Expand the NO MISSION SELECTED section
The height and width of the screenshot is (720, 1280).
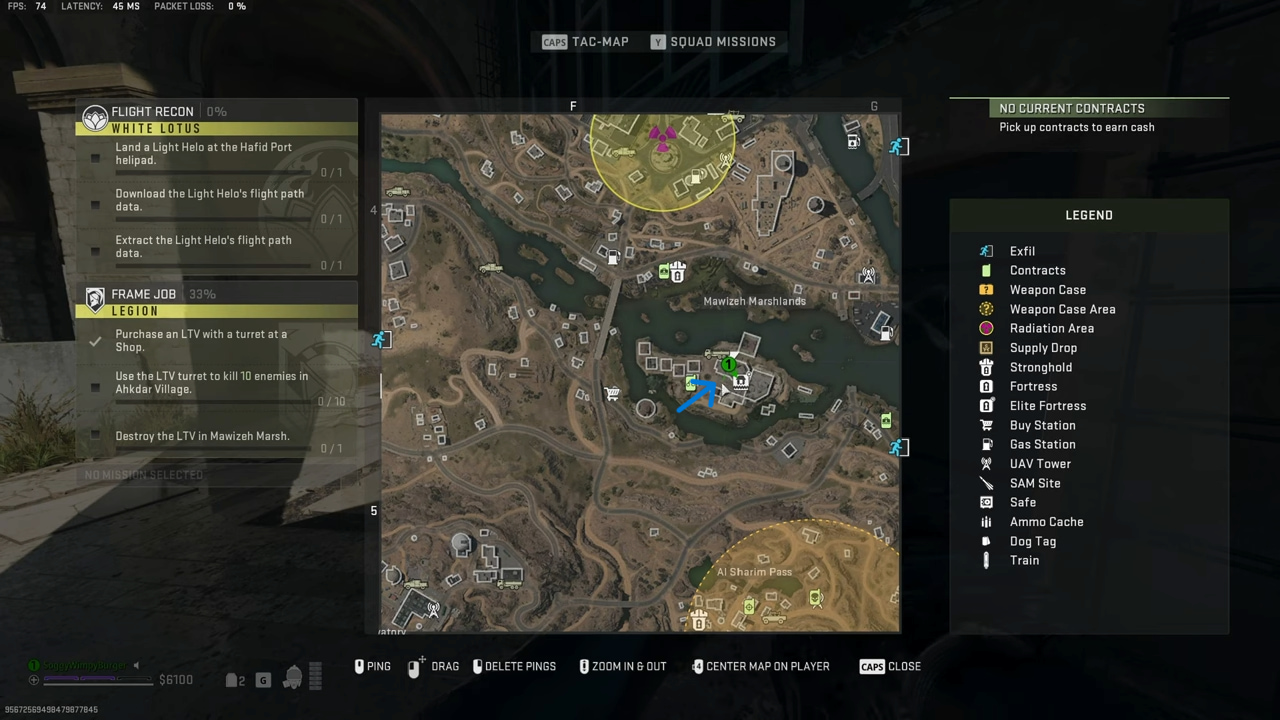143,474
